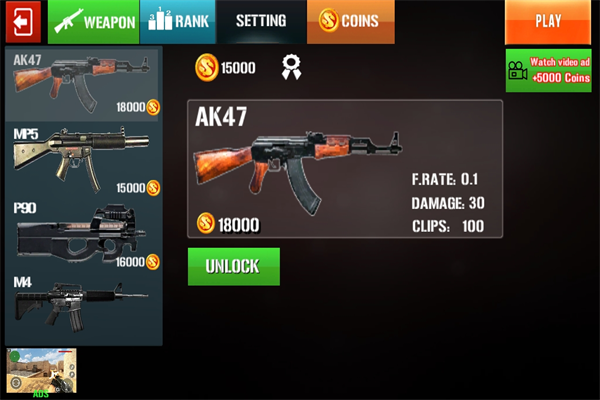
Task: Select the AK47 in the weapon list
Action: click(85, 84)
